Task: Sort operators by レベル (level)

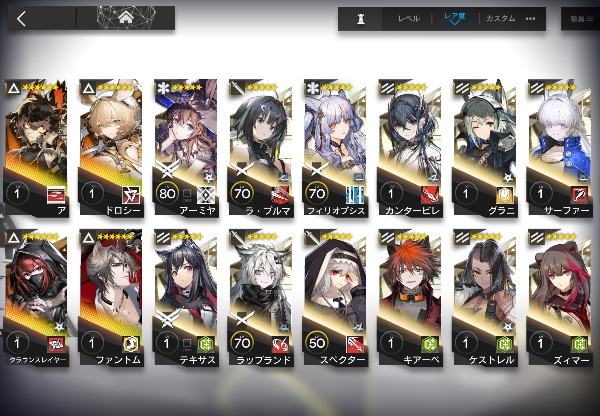Action: [408, 19]
